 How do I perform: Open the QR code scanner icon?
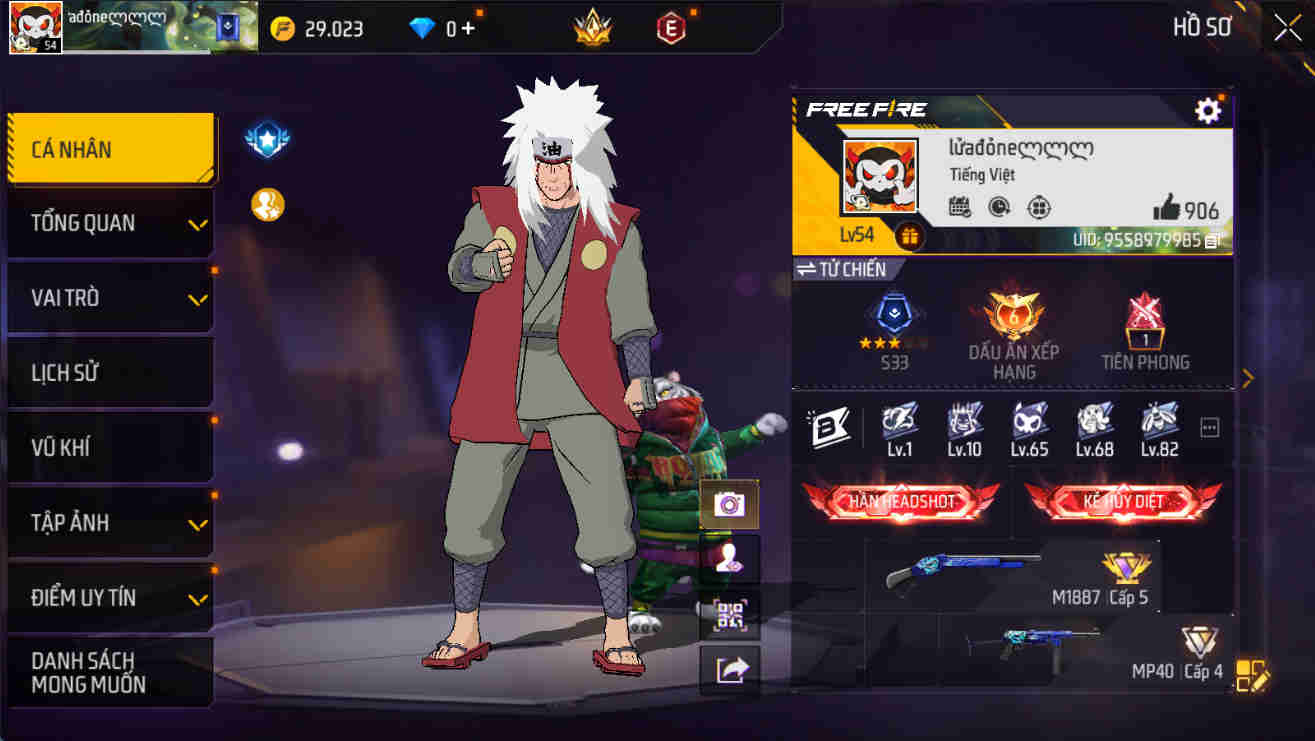(730, 614)
